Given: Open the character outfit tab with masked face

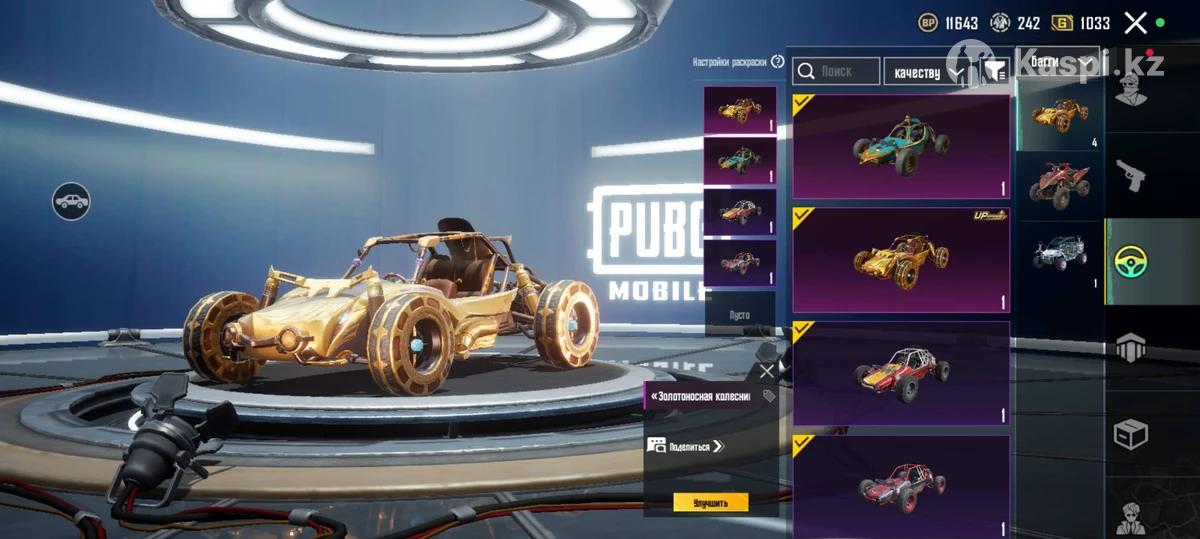Looking at the screenshot, I should point(1131,92).
